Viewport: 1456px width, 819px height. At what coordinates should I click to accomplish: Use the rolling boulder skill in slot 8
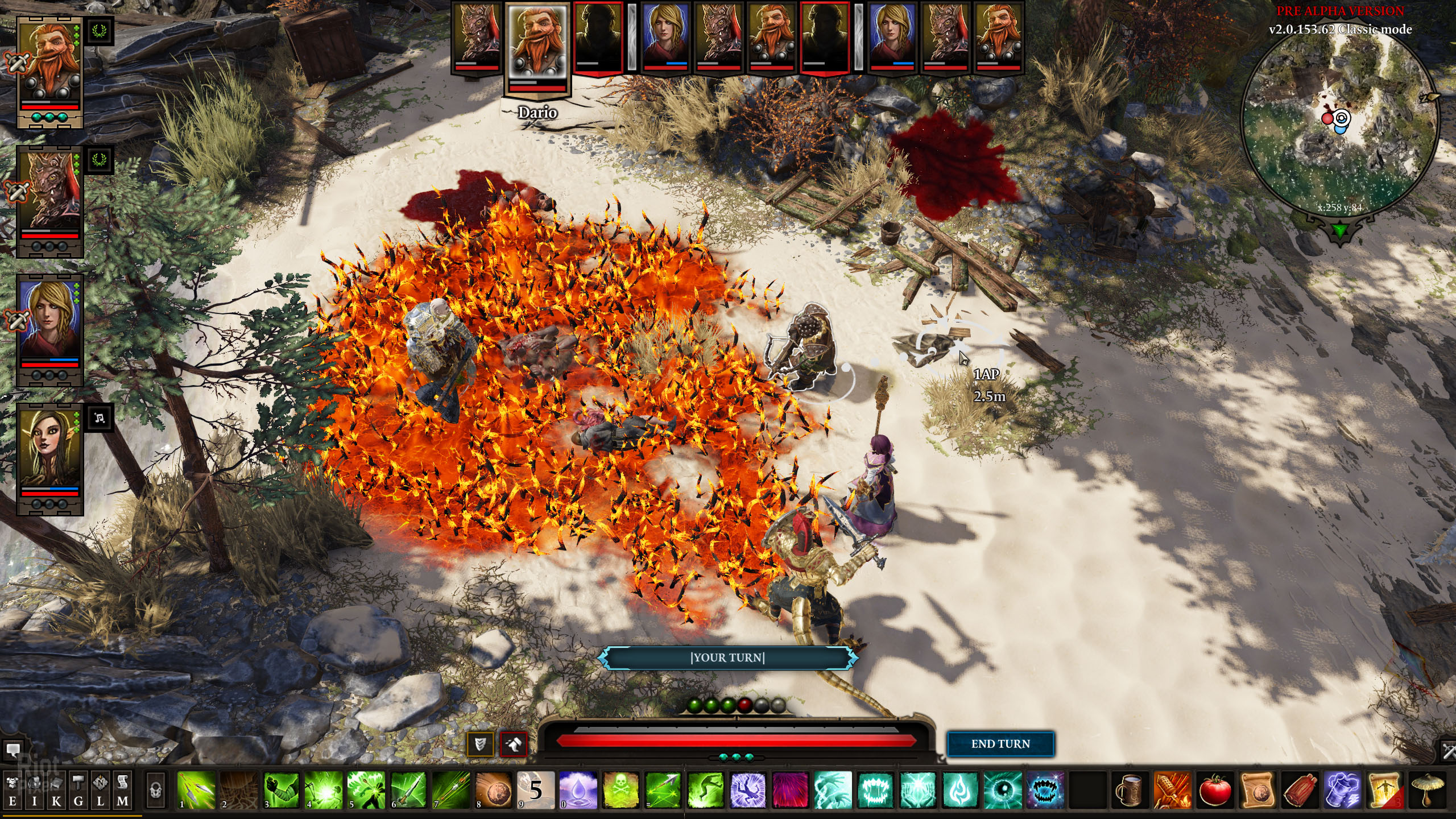point(493,791)
